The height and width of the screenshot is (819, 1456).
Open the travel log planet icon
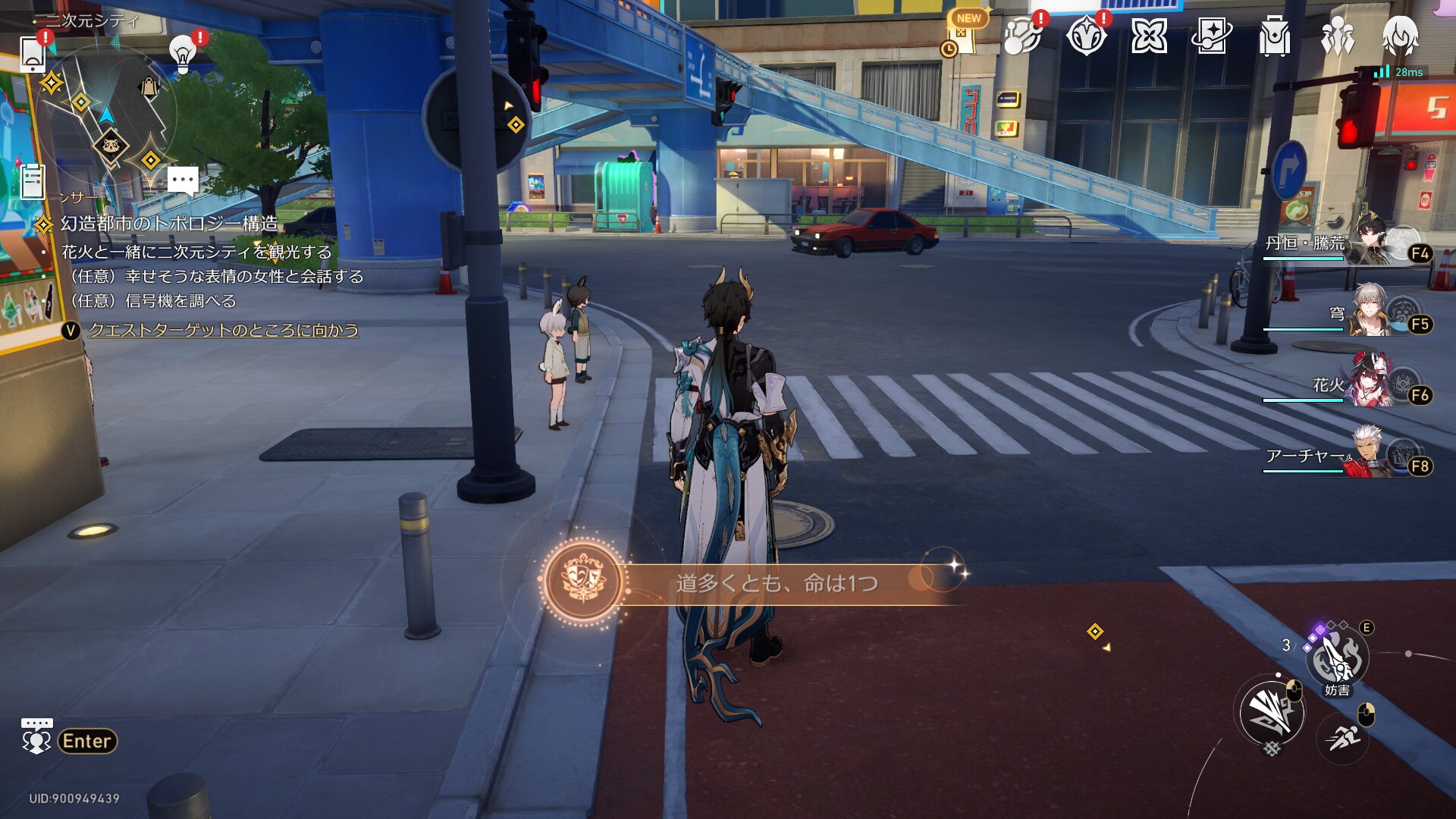(x=1021, y=36)
